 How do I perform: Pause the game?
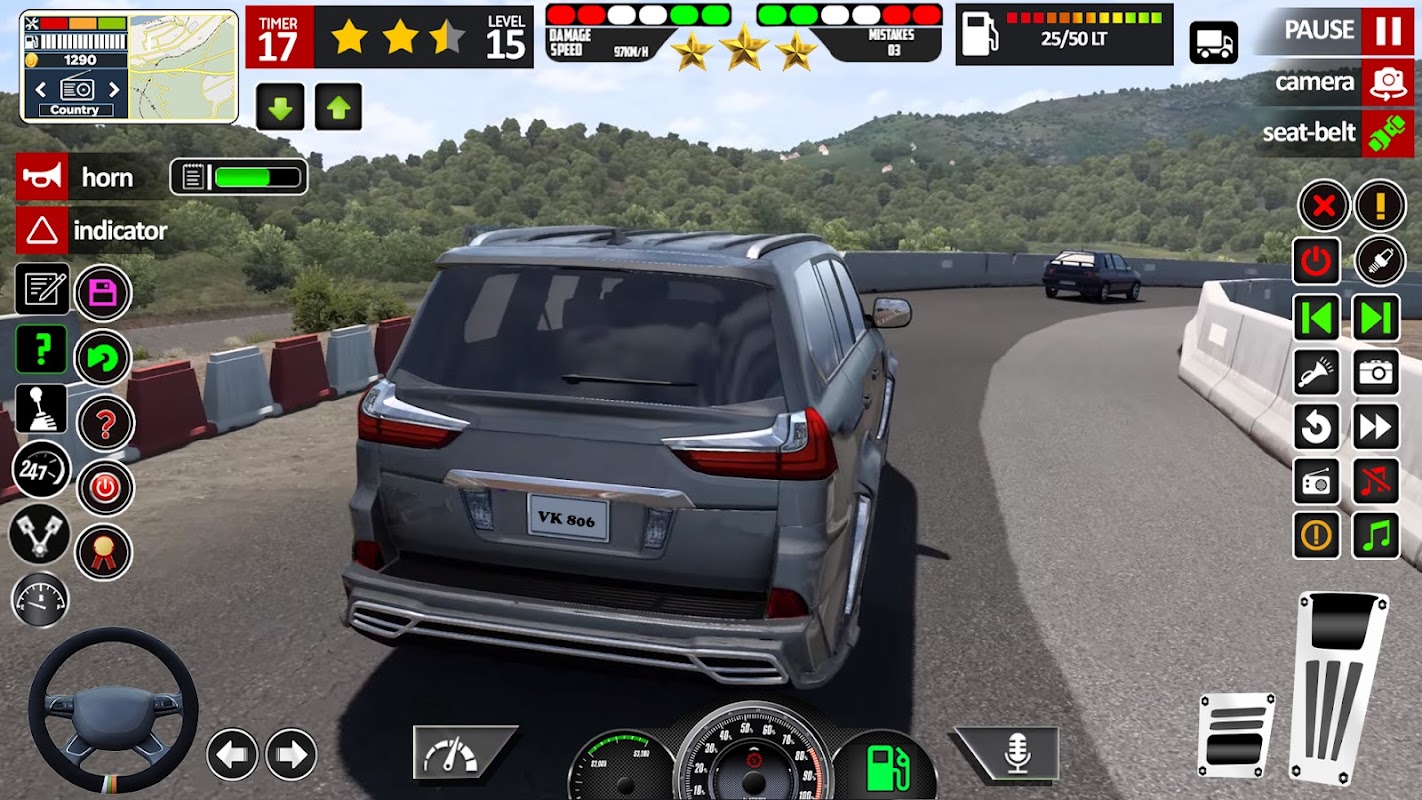[x=1387, y=31]
